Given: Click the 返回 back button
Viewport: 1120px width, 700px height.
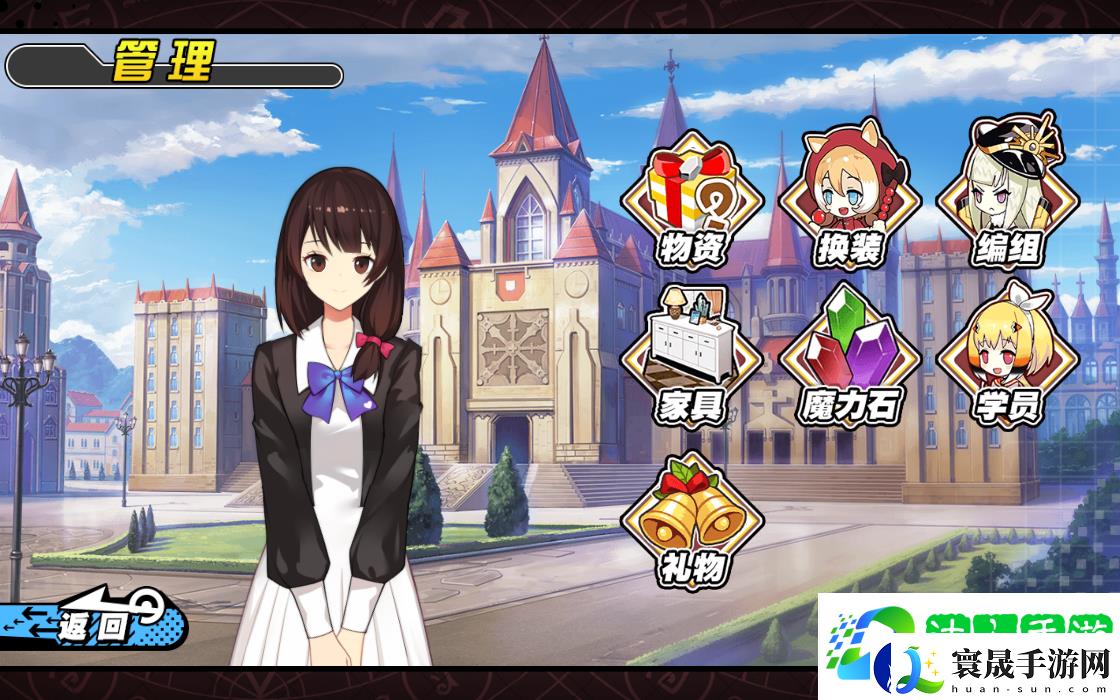Looking at the screenshot, I should pyautogui.click(x=95, y=624).
